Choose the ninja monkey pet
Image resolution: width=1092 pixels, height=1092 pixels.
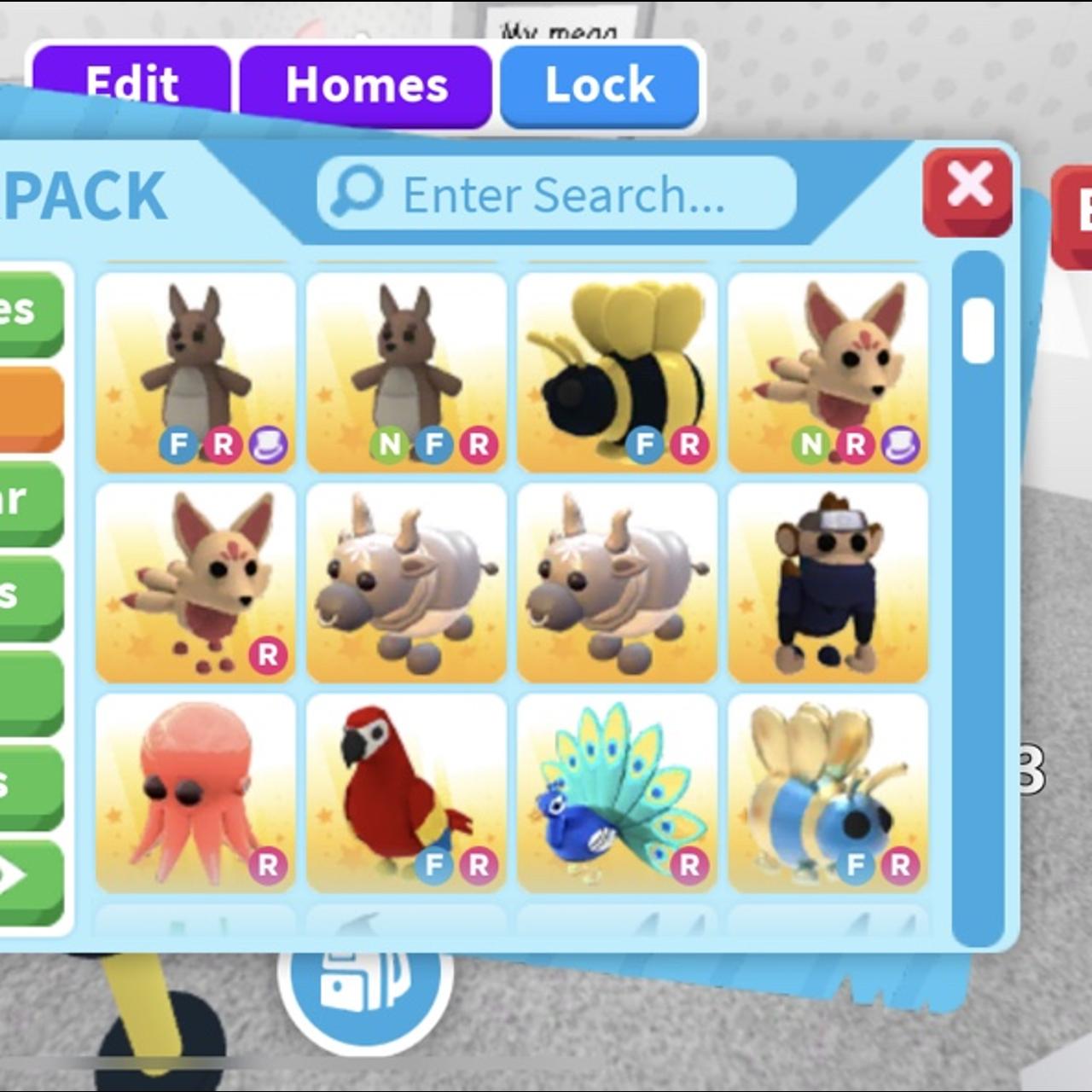tap(828, 583)
